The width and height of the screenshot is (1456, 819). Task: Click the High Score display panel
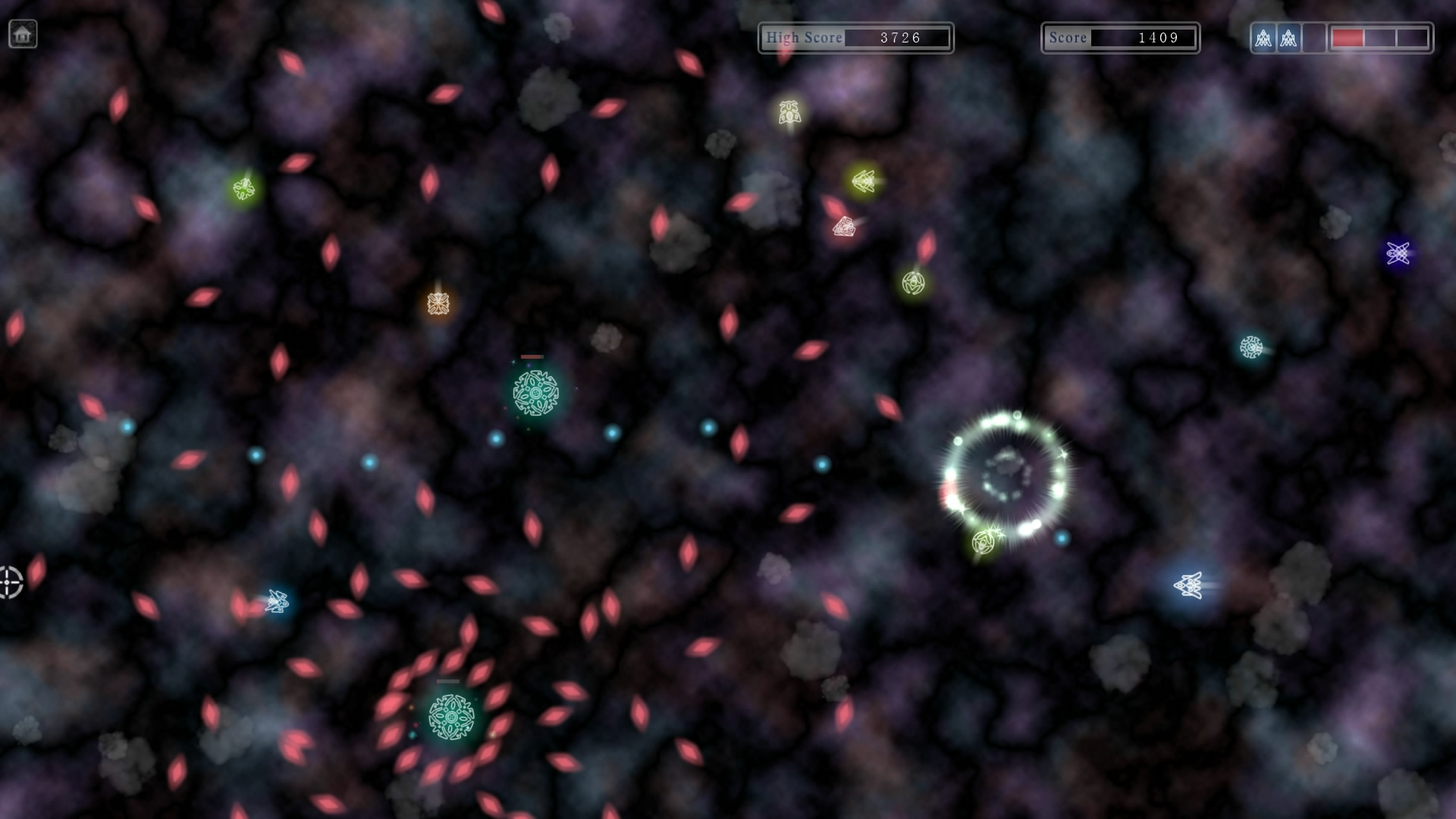(x=855, y=37)
